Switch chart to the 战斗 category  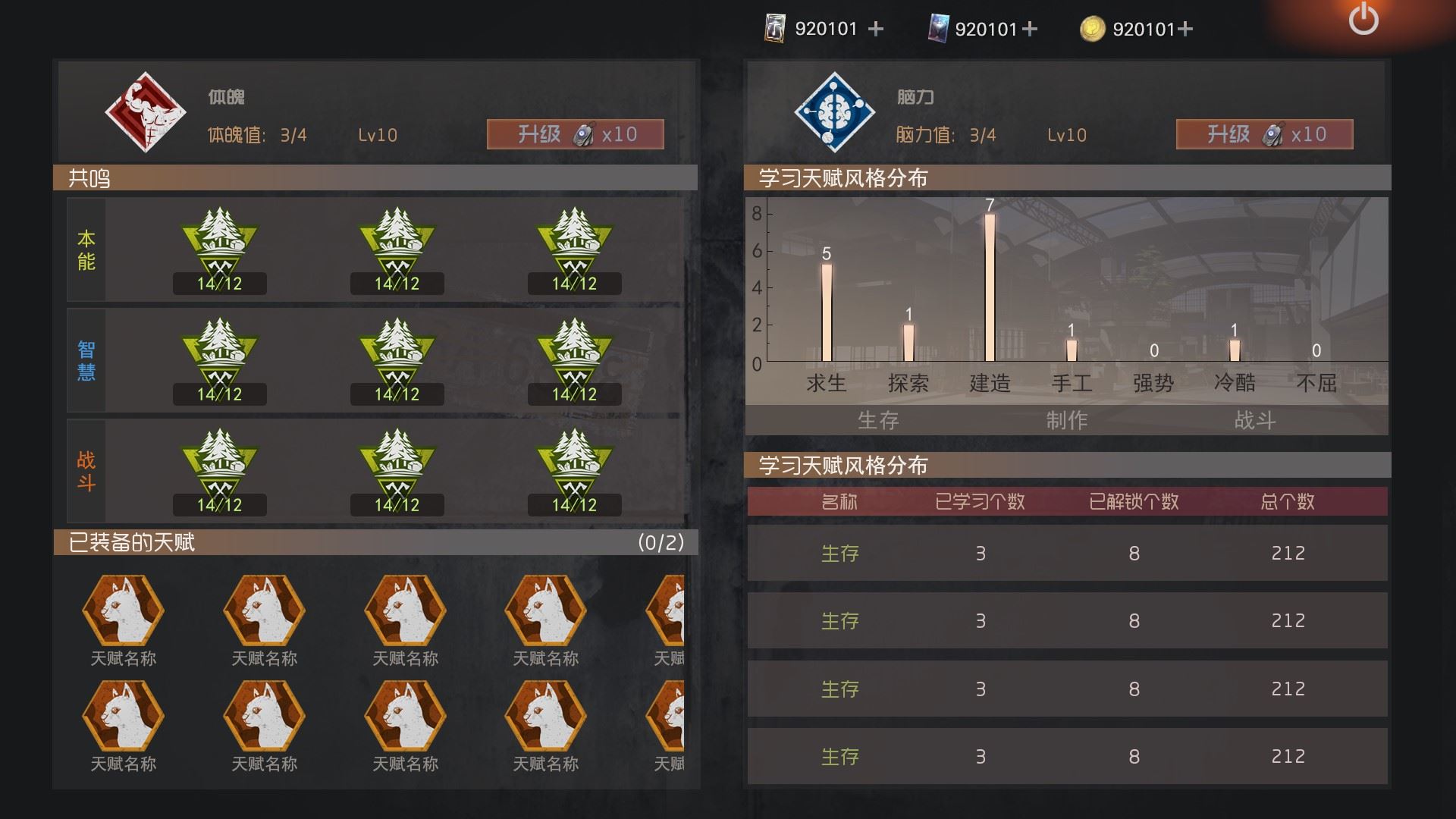[x=1254, y=420]
